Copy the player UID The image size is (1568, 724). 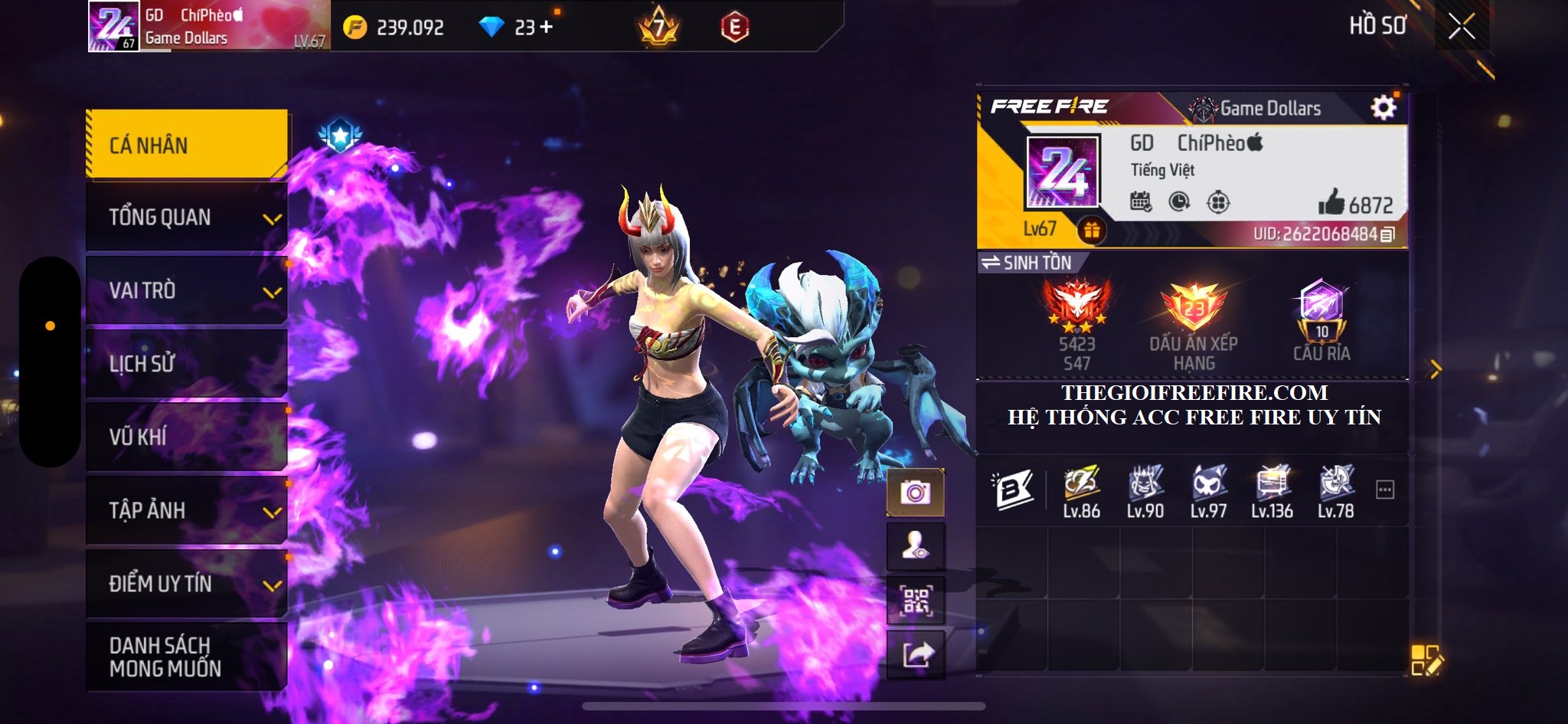(x=1387, y=234)
